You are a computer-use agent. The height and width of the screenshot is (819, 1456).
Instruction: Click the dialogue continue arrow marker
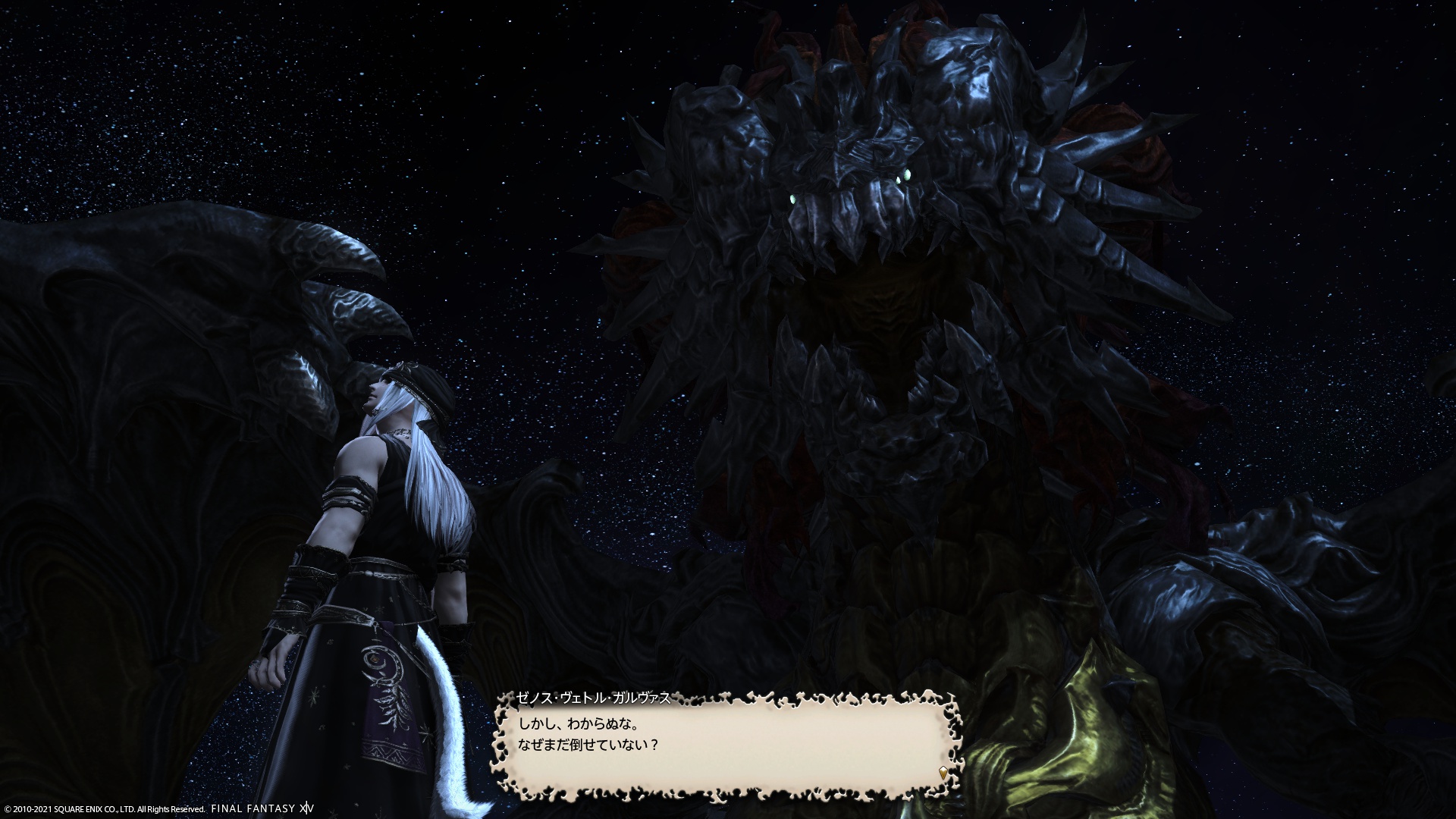pos(943,773)
